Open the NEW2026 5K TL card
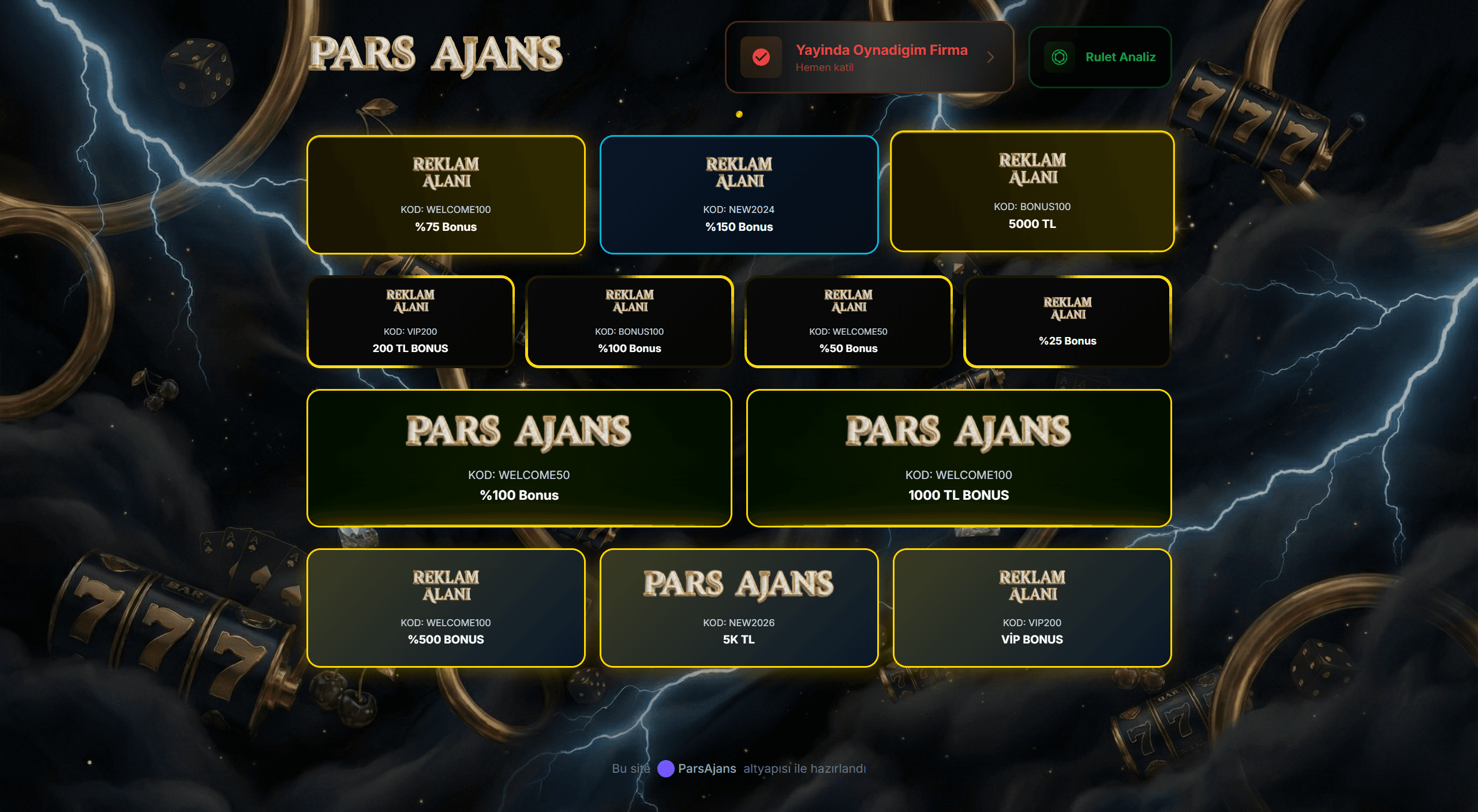 pos(739,607)
